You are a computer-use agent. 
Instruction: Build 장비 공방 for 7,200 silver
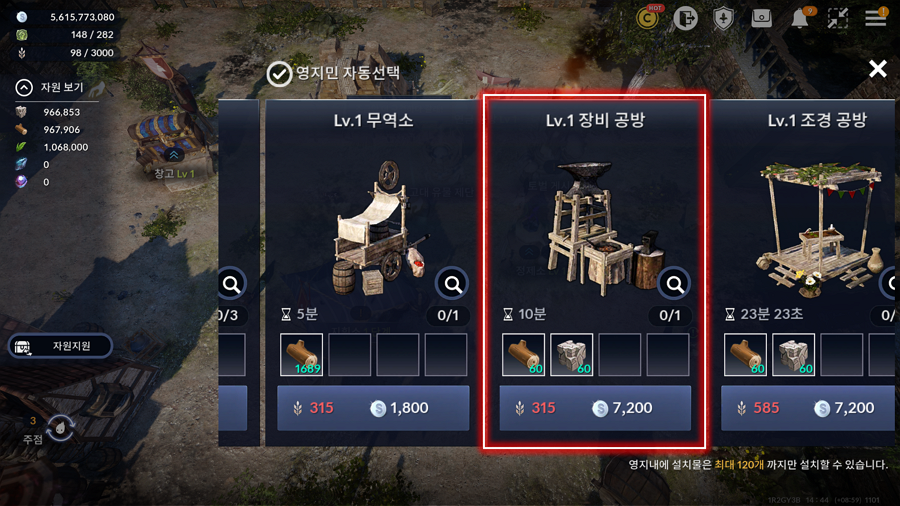coord(595,408)
